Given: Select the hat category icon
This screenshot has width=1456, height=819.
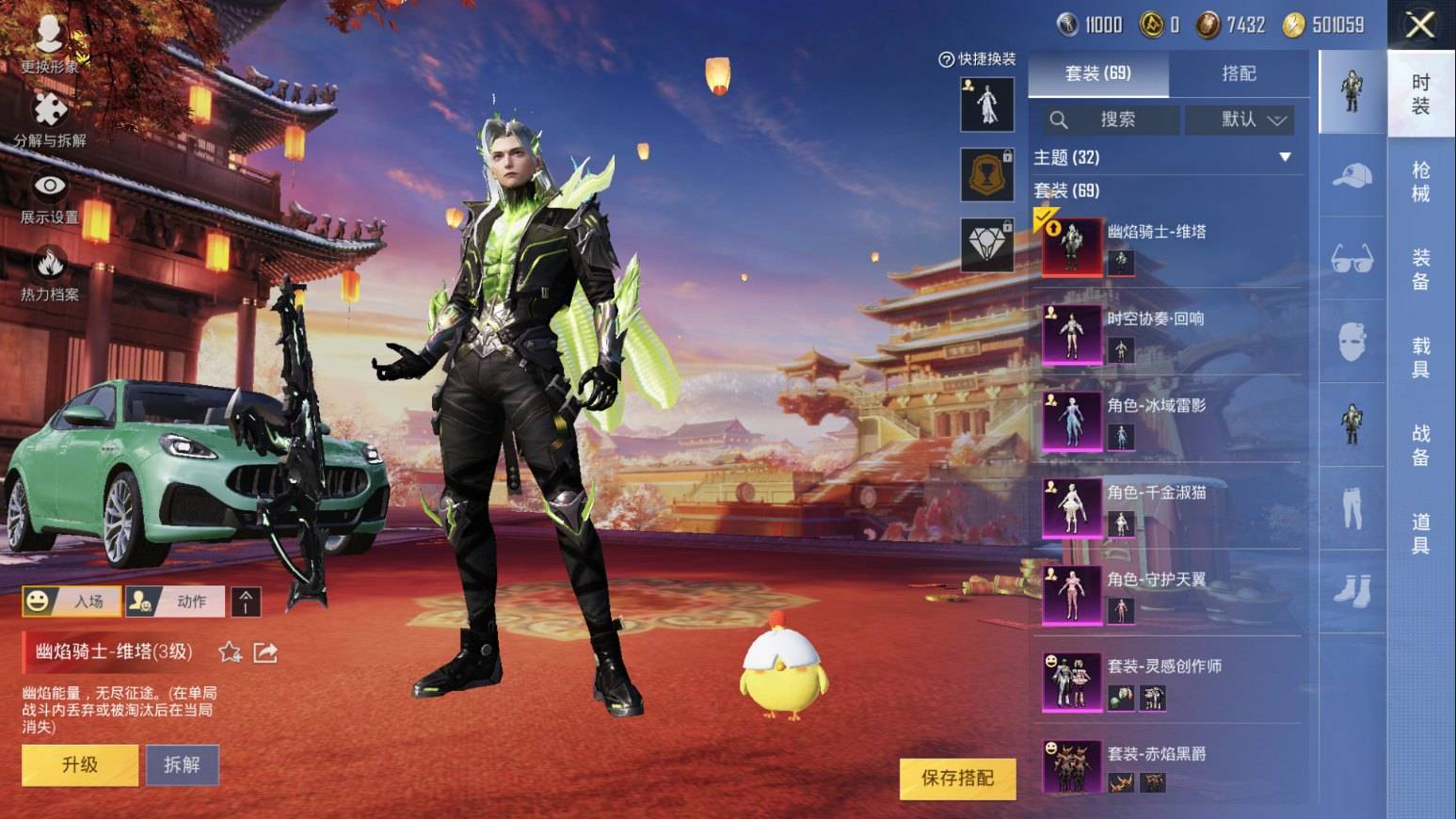Looking at the screenshot, I should click(1352, 176).
